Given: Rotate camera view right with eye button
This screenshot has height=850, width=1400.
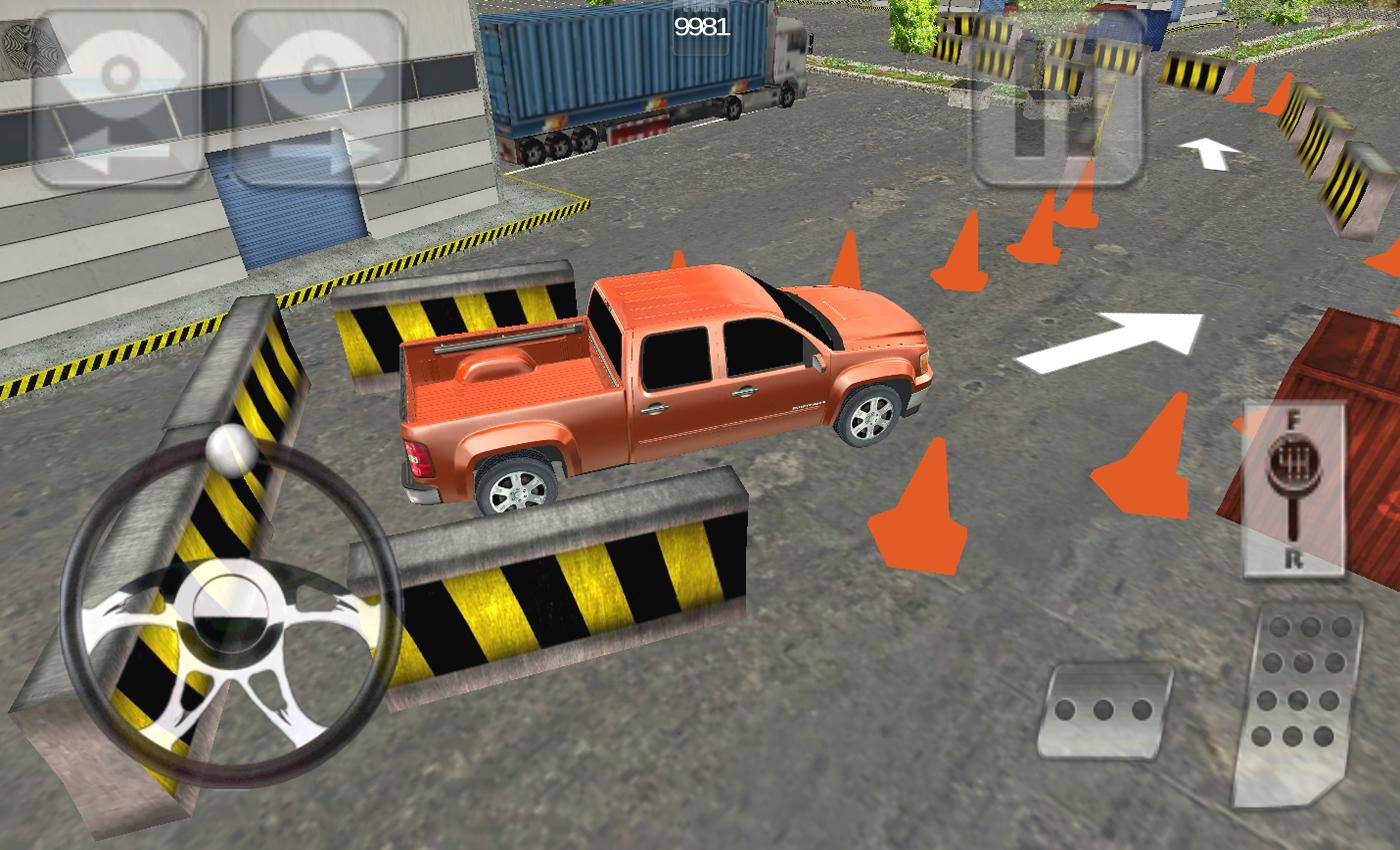Looking at the screenshot, I should coord(319,98).
